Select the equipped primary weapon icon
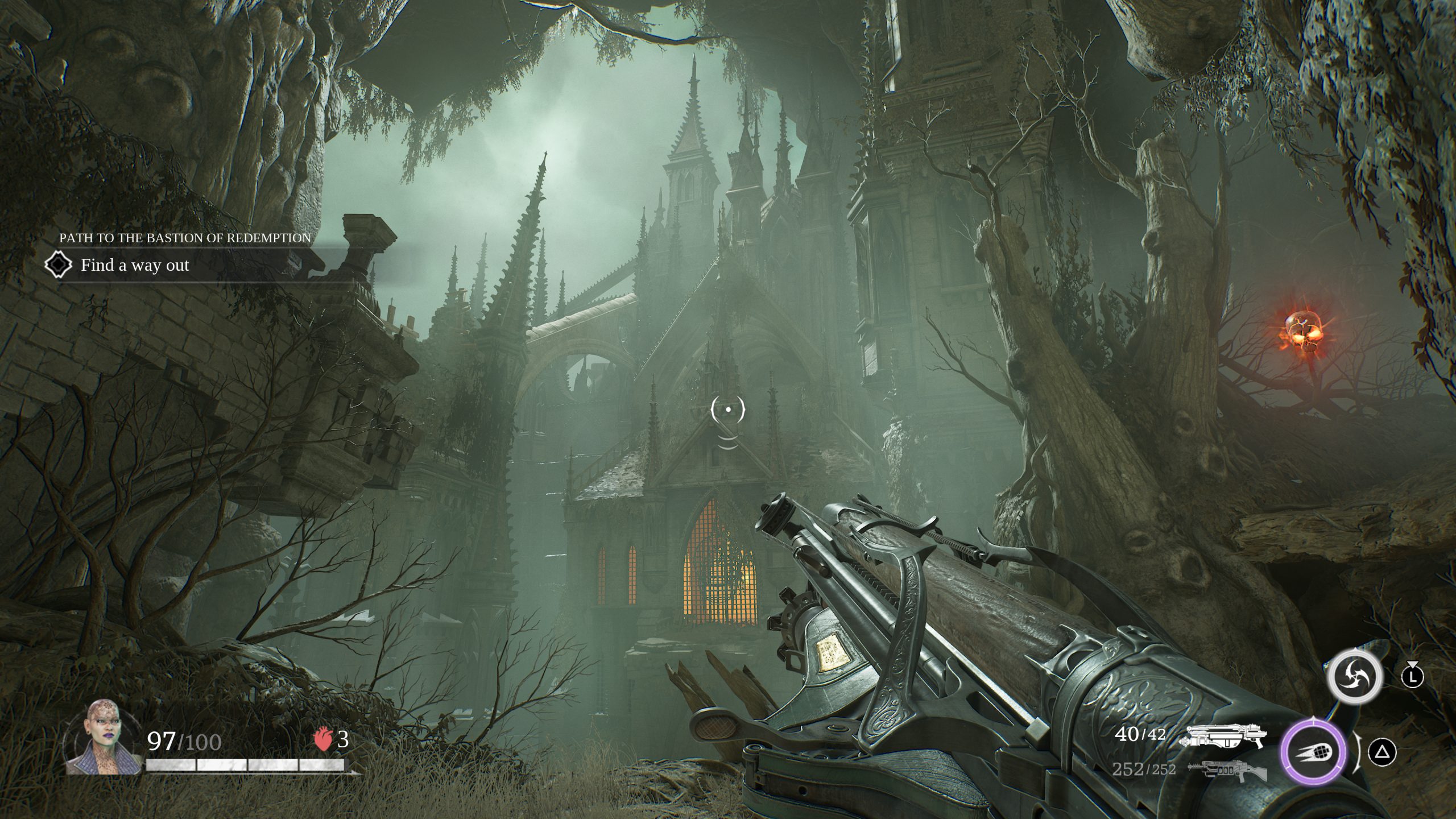Screen dimensions: 1456x819 pyautogui.click(x=1223, y=736)
